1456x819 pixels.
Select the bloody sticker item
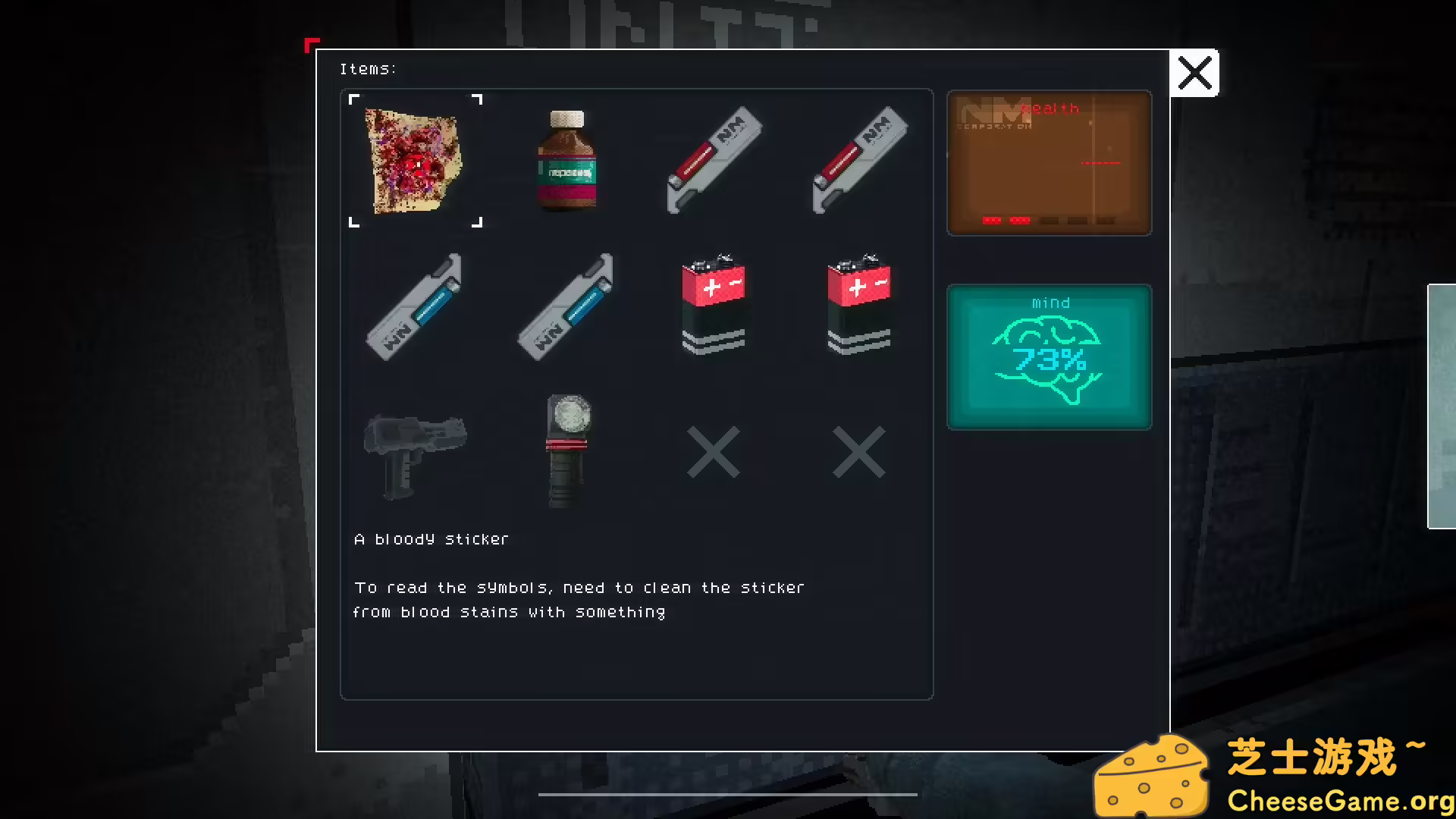tap(414, 160)
